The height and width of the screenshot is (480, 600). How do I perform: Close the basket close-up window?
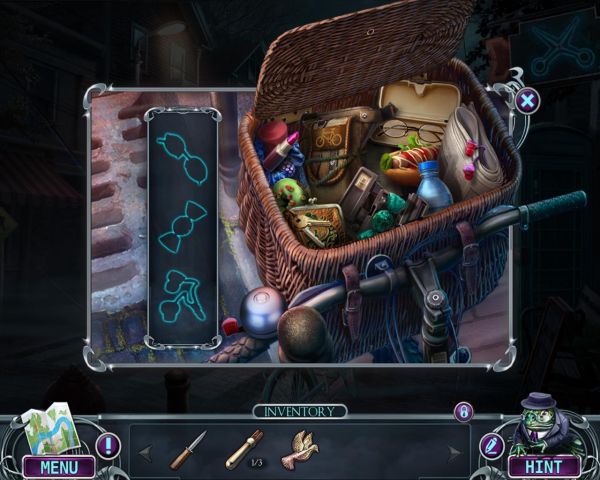(x=527, y=99)
